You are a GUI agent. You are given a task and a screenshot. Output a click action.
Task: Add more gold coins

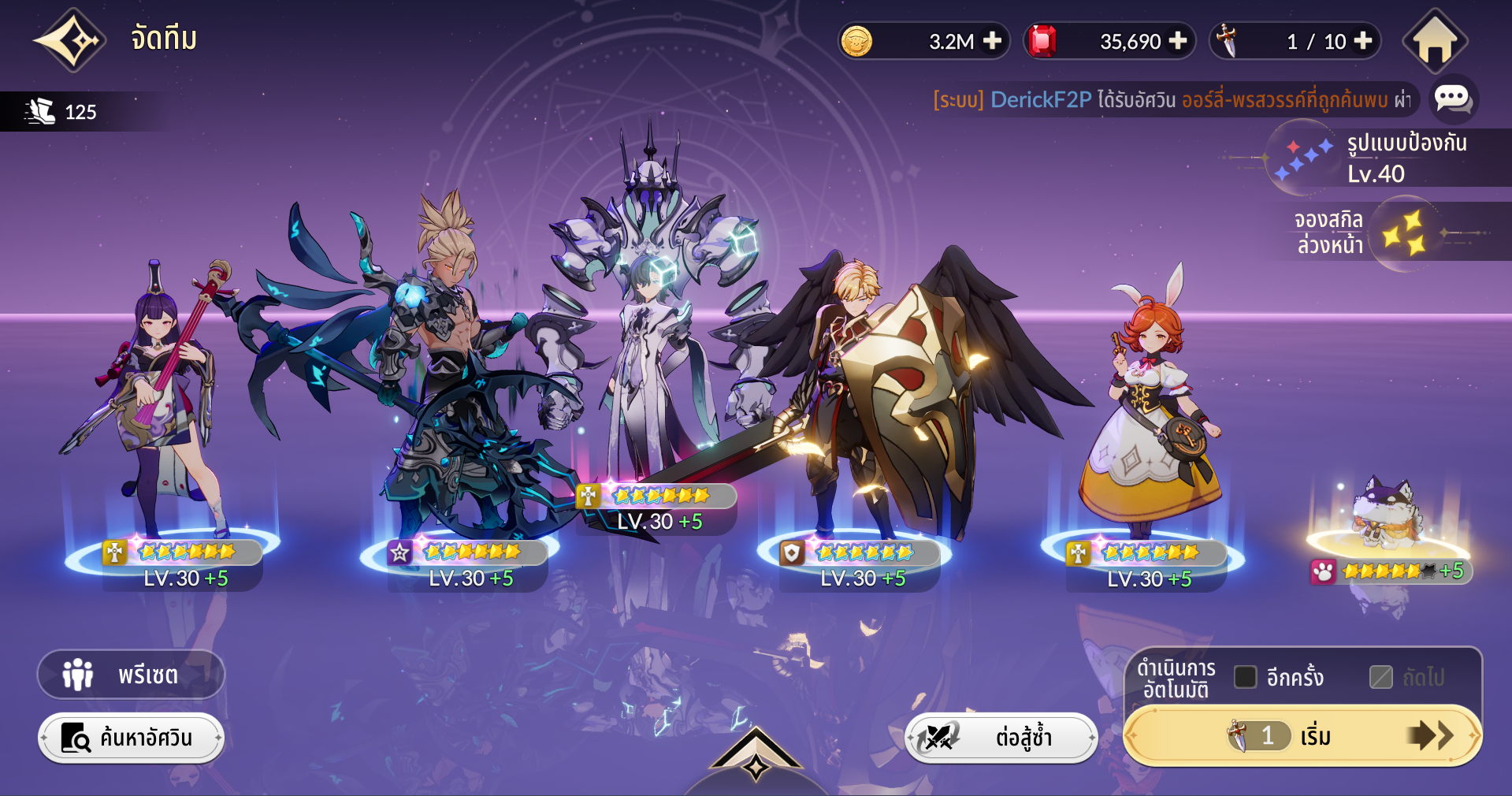993,41
